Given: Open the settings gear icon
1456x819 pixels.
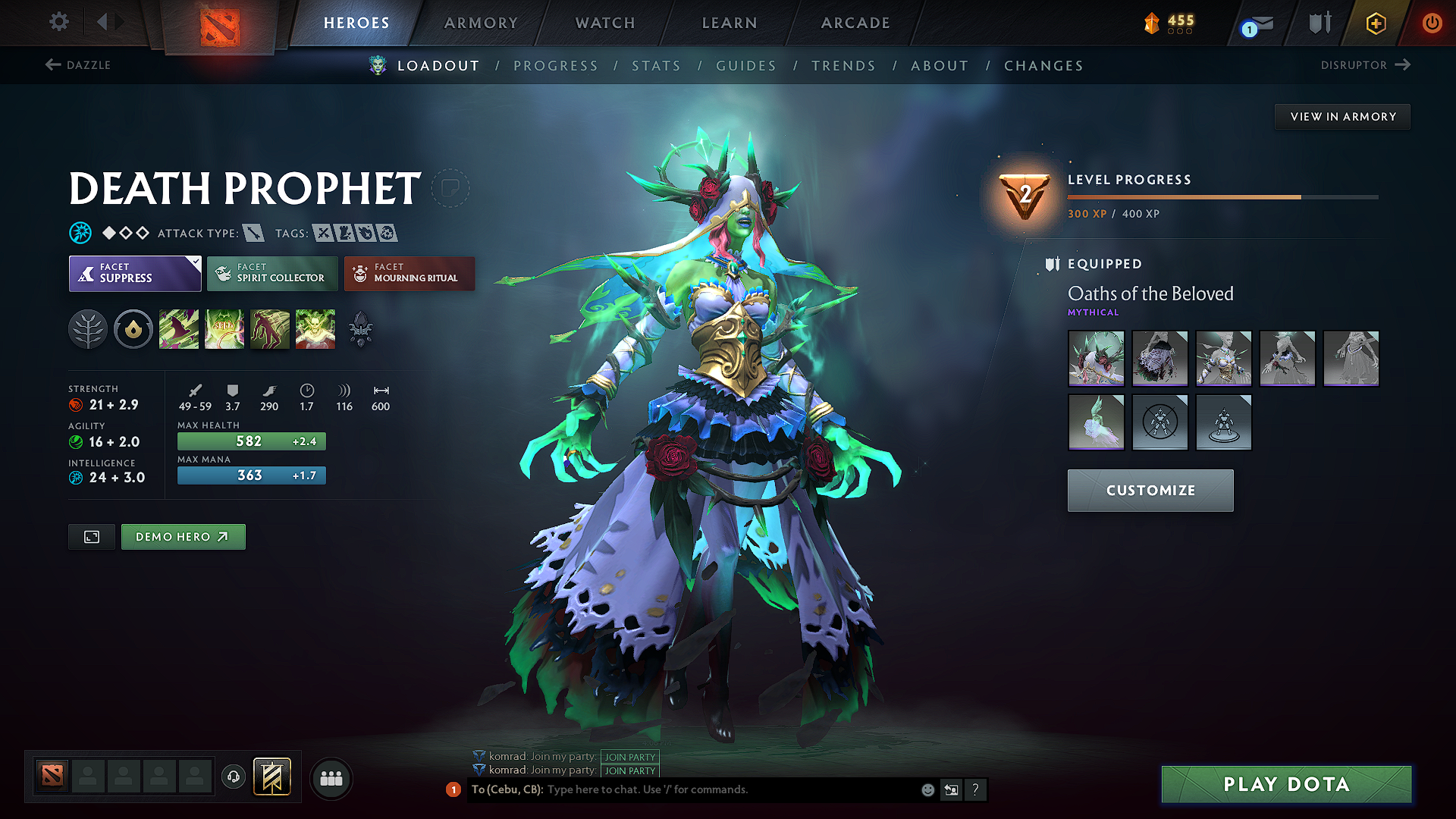Looking at the screenshot, I should pos(58,22).
